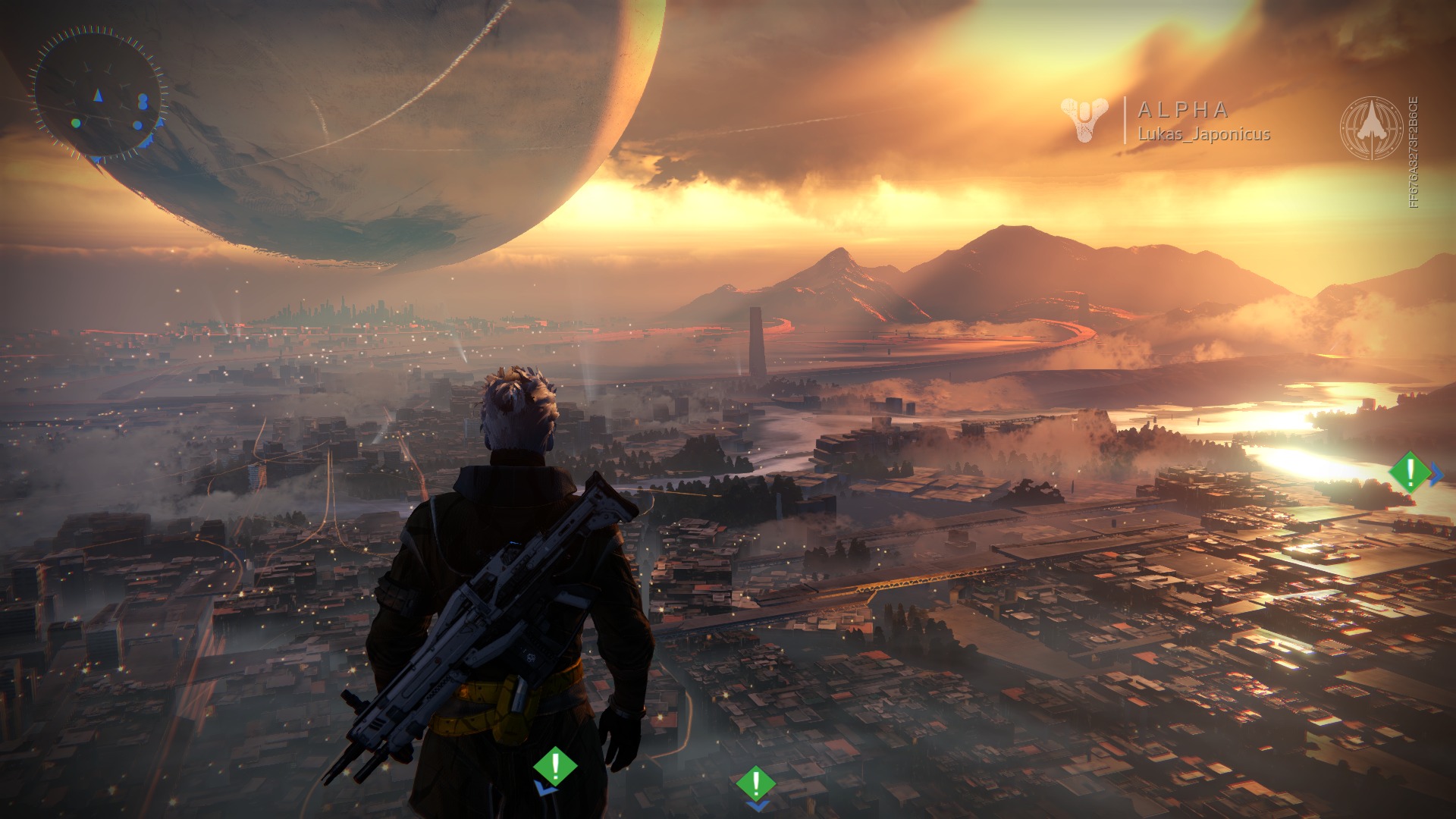1456x819 pixels.
Task: Toggle the blue blip at radar bottom edge
Action: tap(96, 160)
